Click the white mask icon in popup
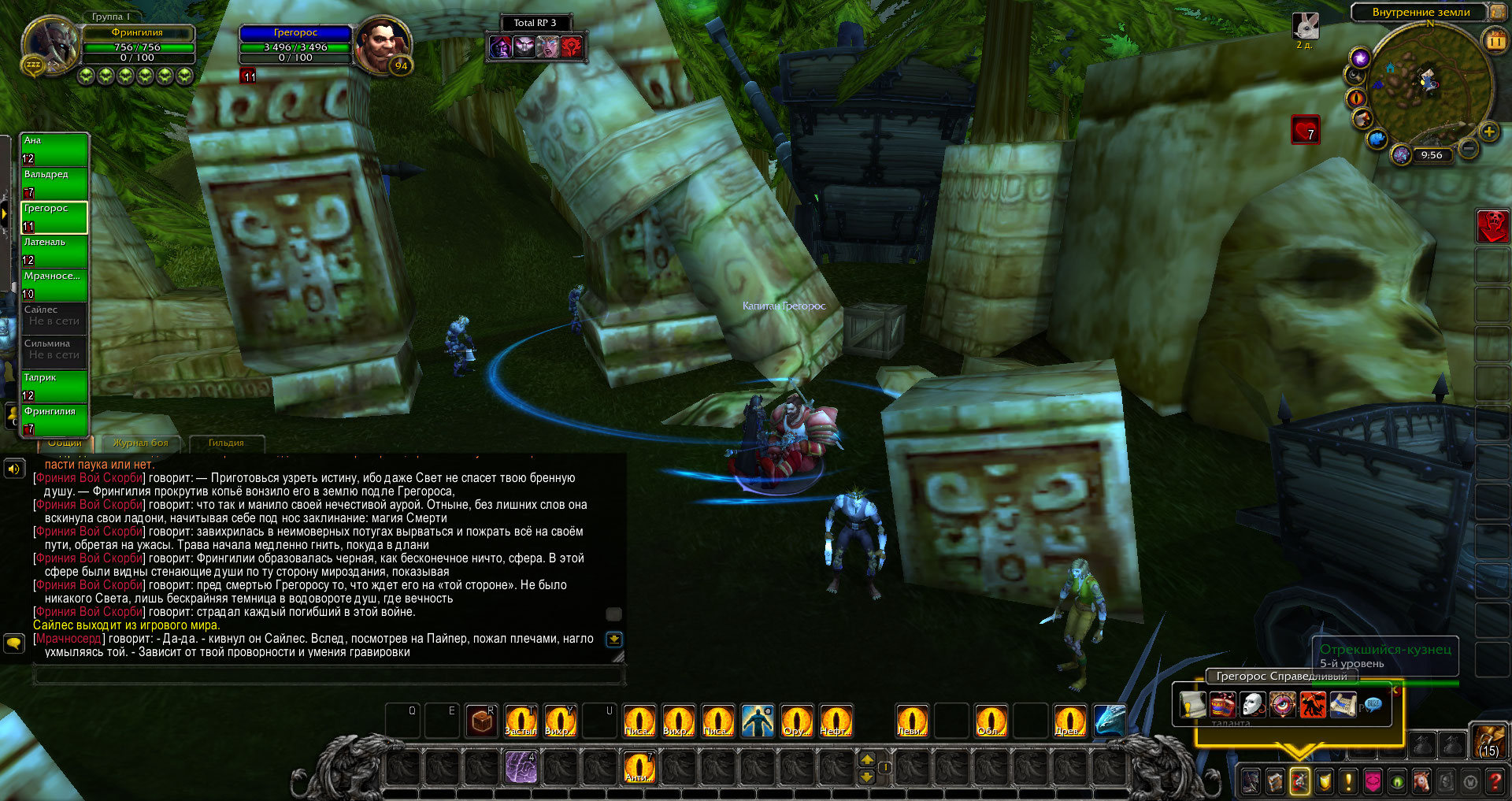Screen dimensions: 1512x801 click(x=1252, y=704)
